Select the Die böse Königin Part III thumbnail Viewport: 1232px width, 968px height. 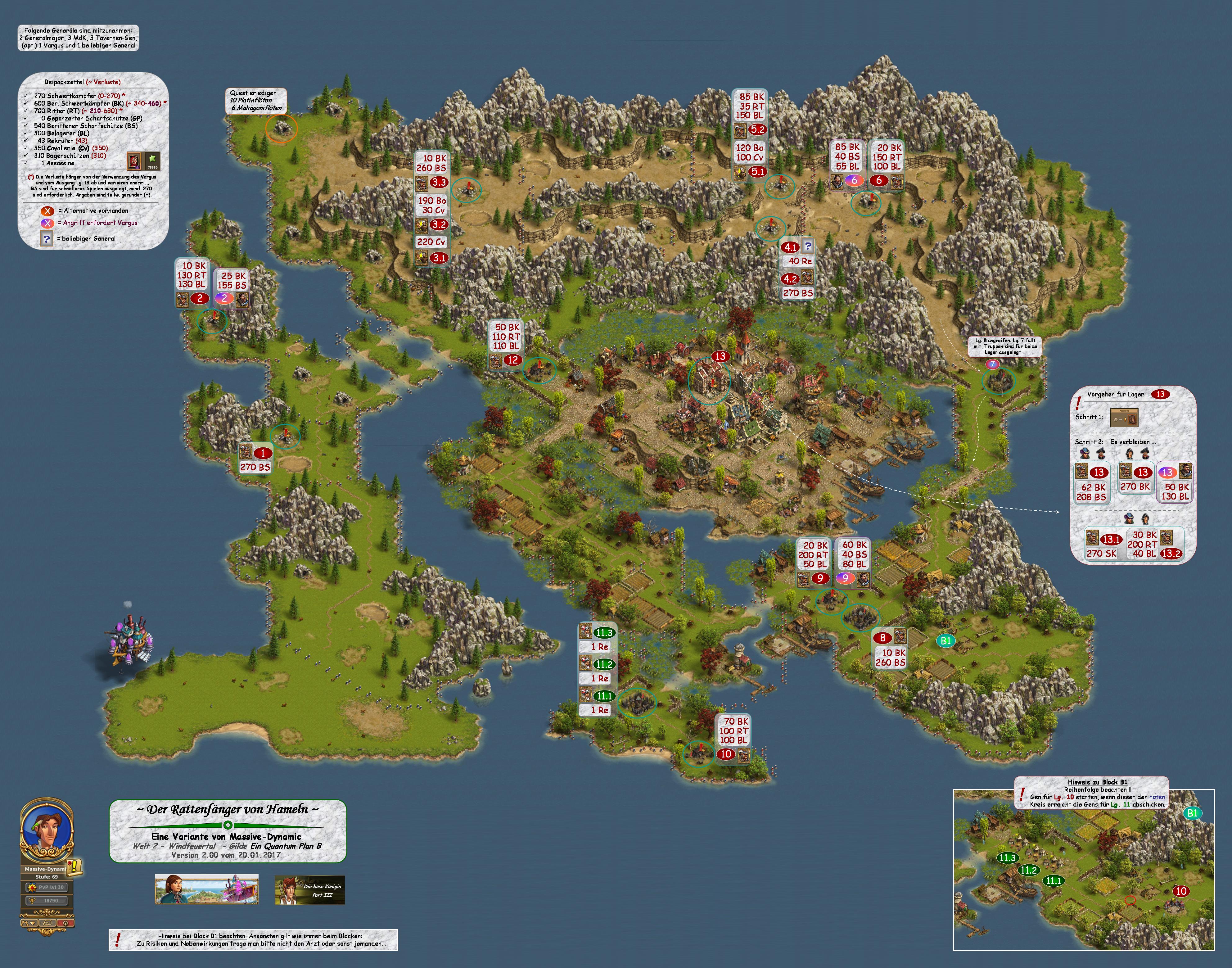(x=309, y=890)
